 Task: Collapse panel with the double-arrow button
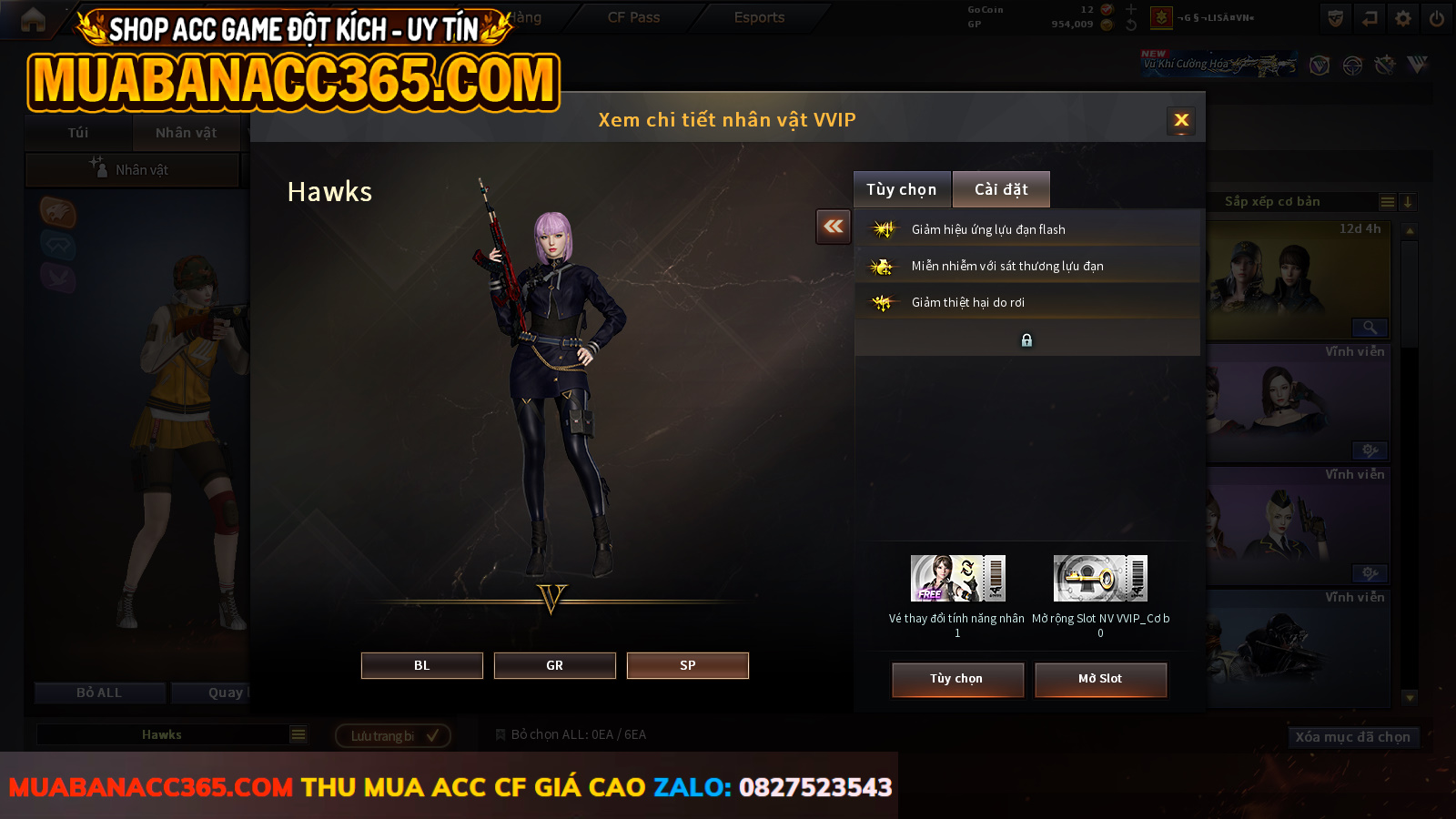(833, 227)
